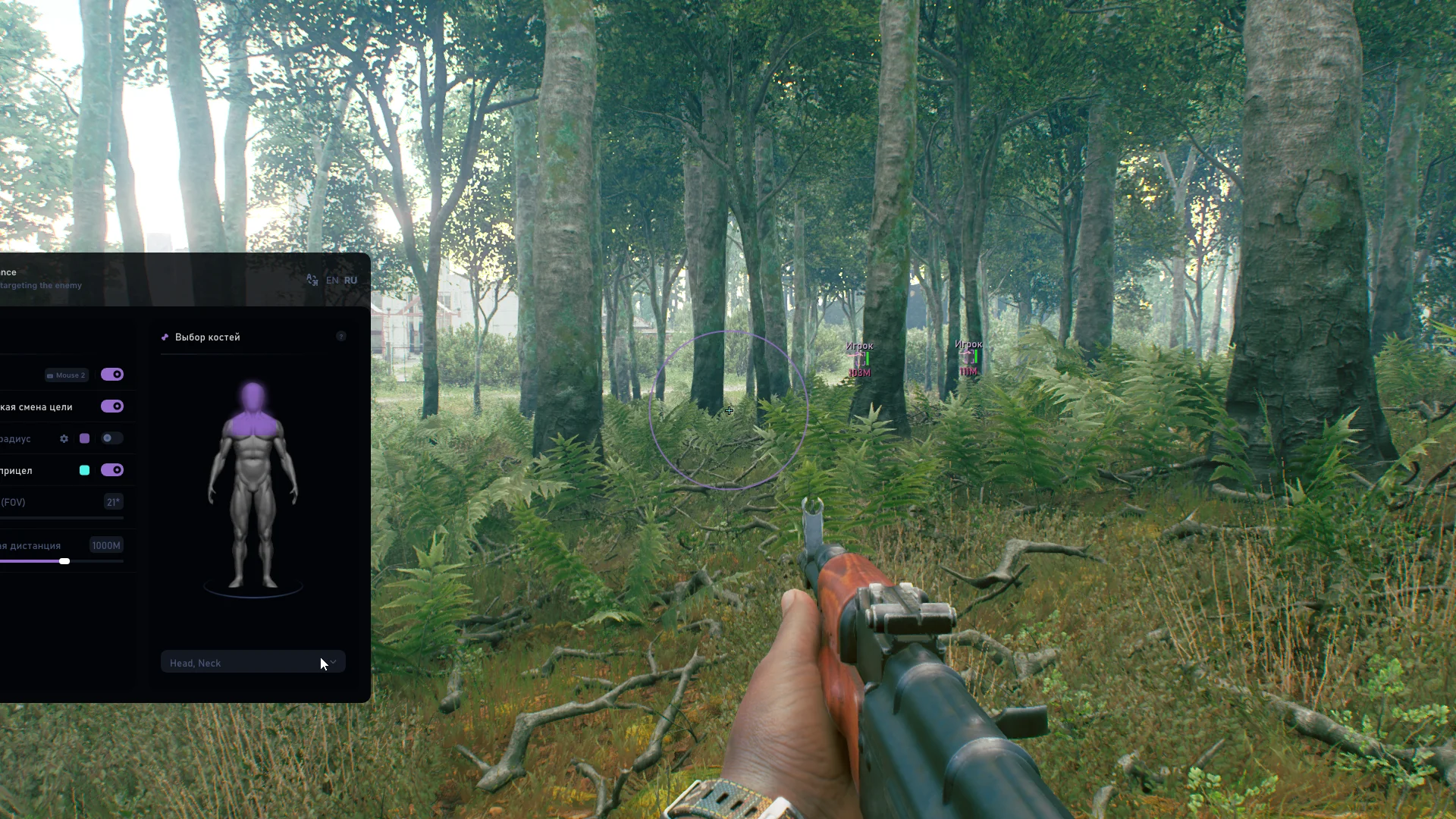
Task: Enable the радиус toggle switch
Action: point(112,438)
